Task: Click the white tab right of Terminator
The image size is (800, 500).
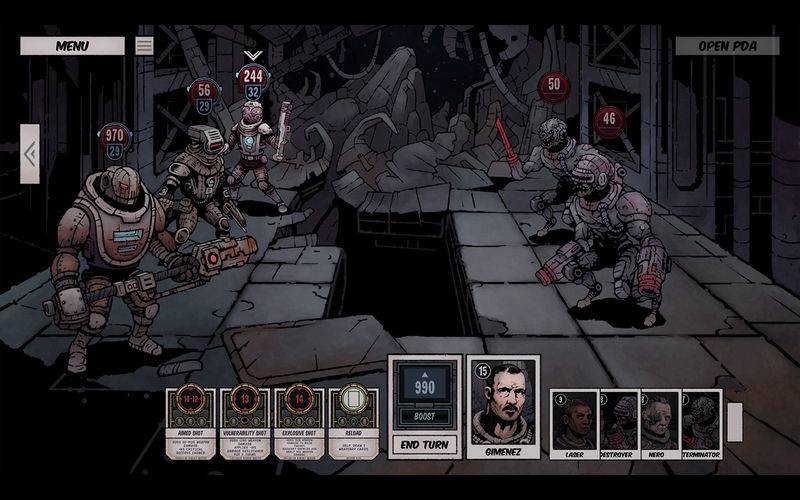Action: [x=735, y=421]
